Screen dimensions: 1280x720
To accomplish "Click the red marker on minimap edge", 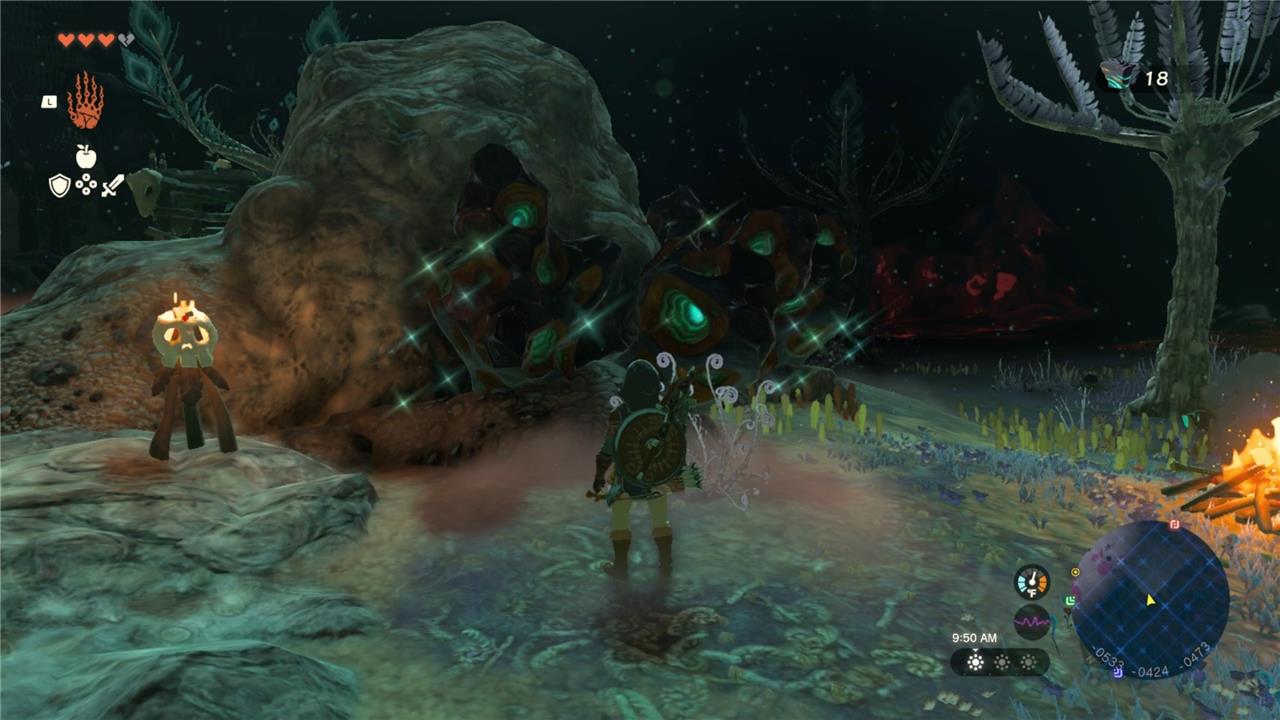I will [1175, 524].
